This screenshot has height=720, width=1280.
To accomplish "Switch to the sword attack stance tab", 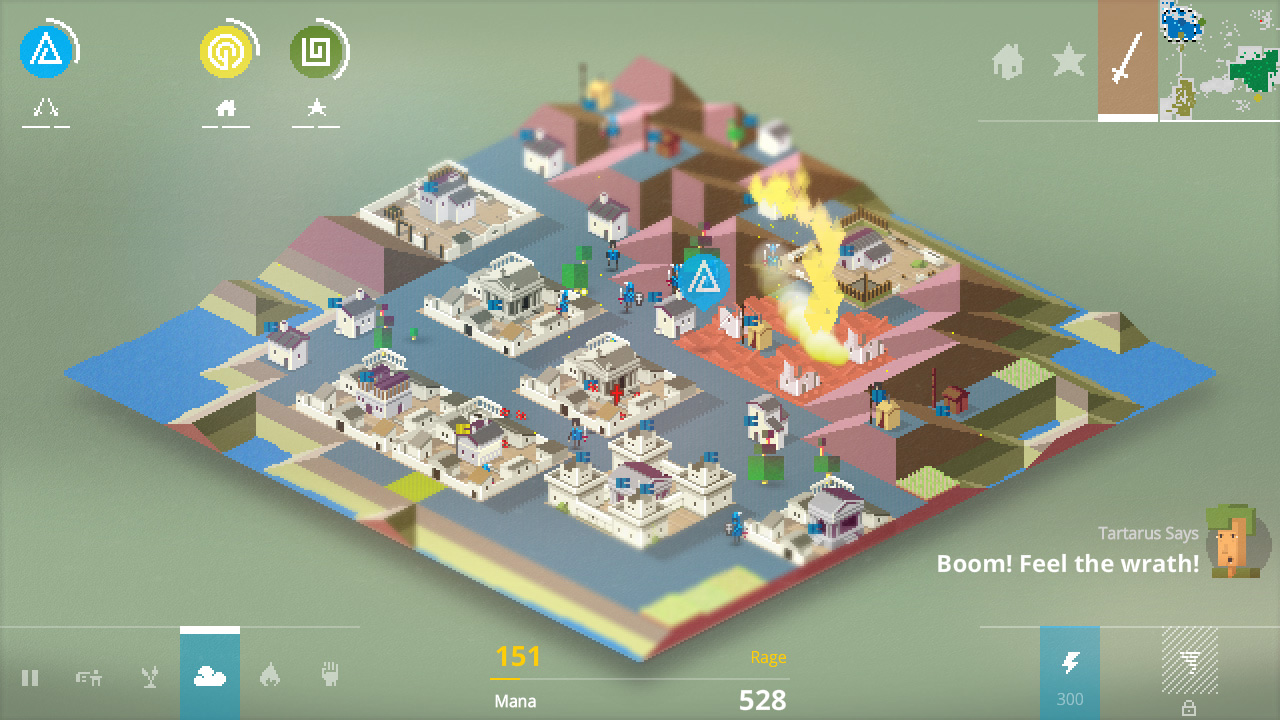I will point(1127,62).
